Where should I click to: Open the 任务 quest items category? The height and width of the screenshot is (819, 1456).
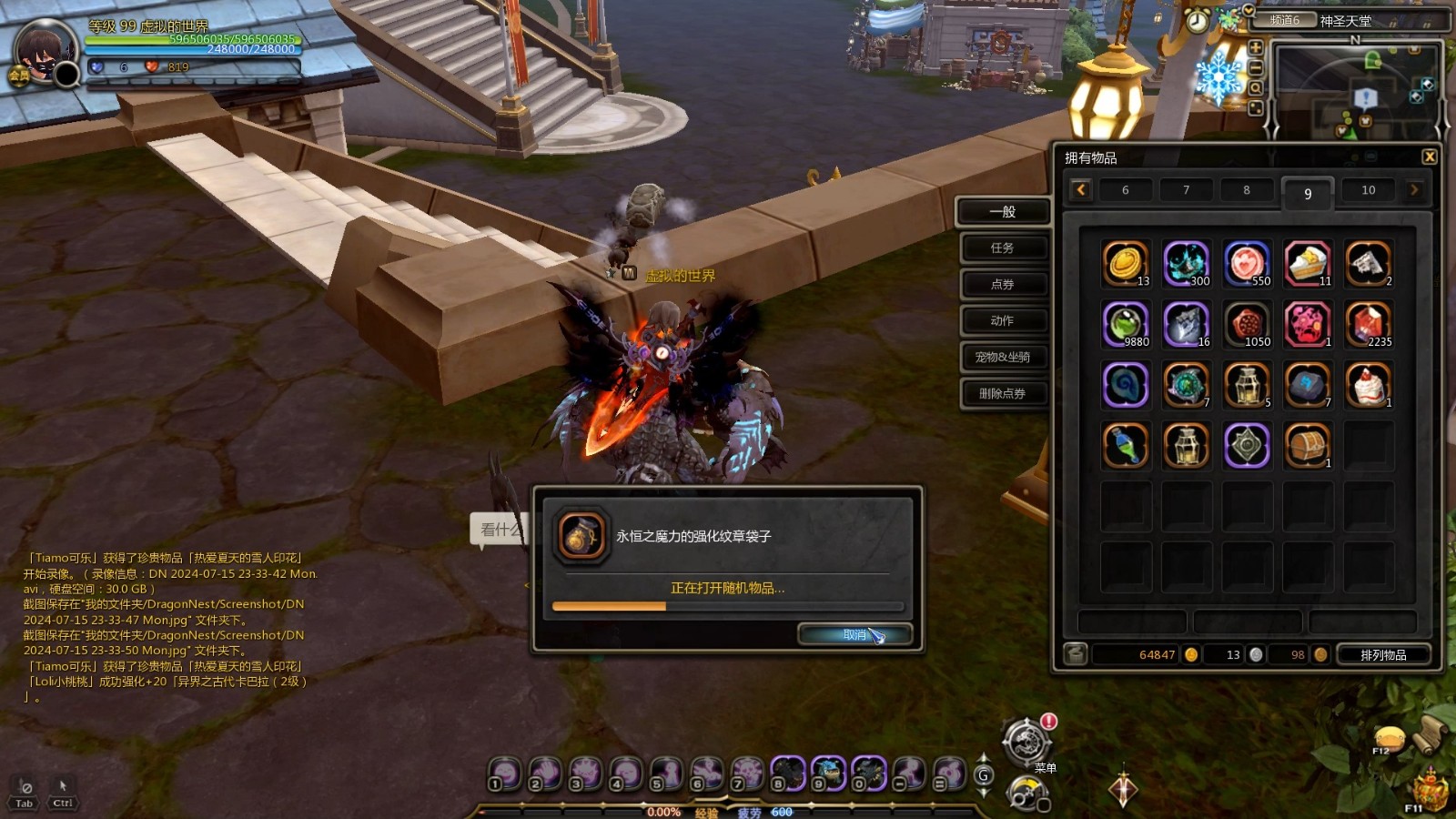coord(1002,248)
